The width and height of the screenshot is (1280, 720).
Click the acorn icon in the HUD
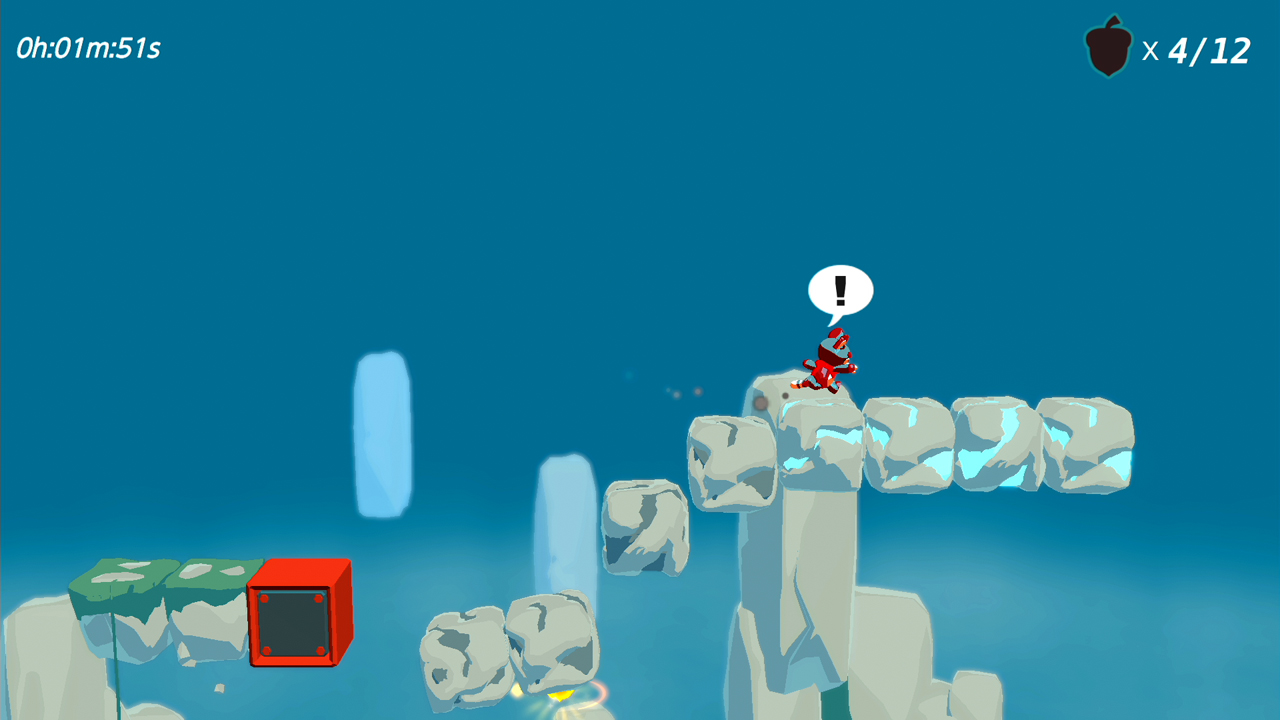[1108, 46]
